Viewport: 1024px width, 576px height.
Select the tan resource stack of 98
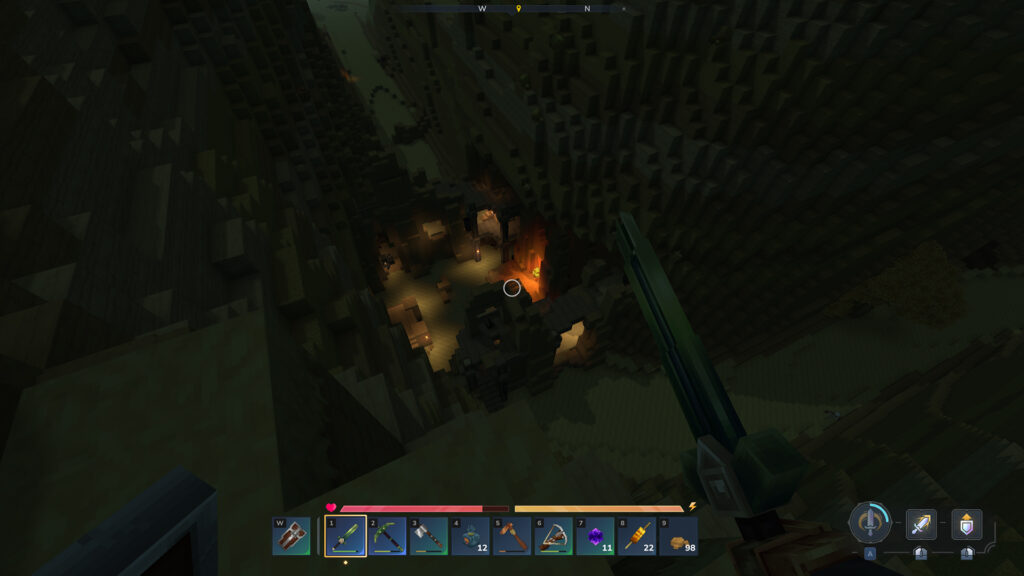point(678,537)
